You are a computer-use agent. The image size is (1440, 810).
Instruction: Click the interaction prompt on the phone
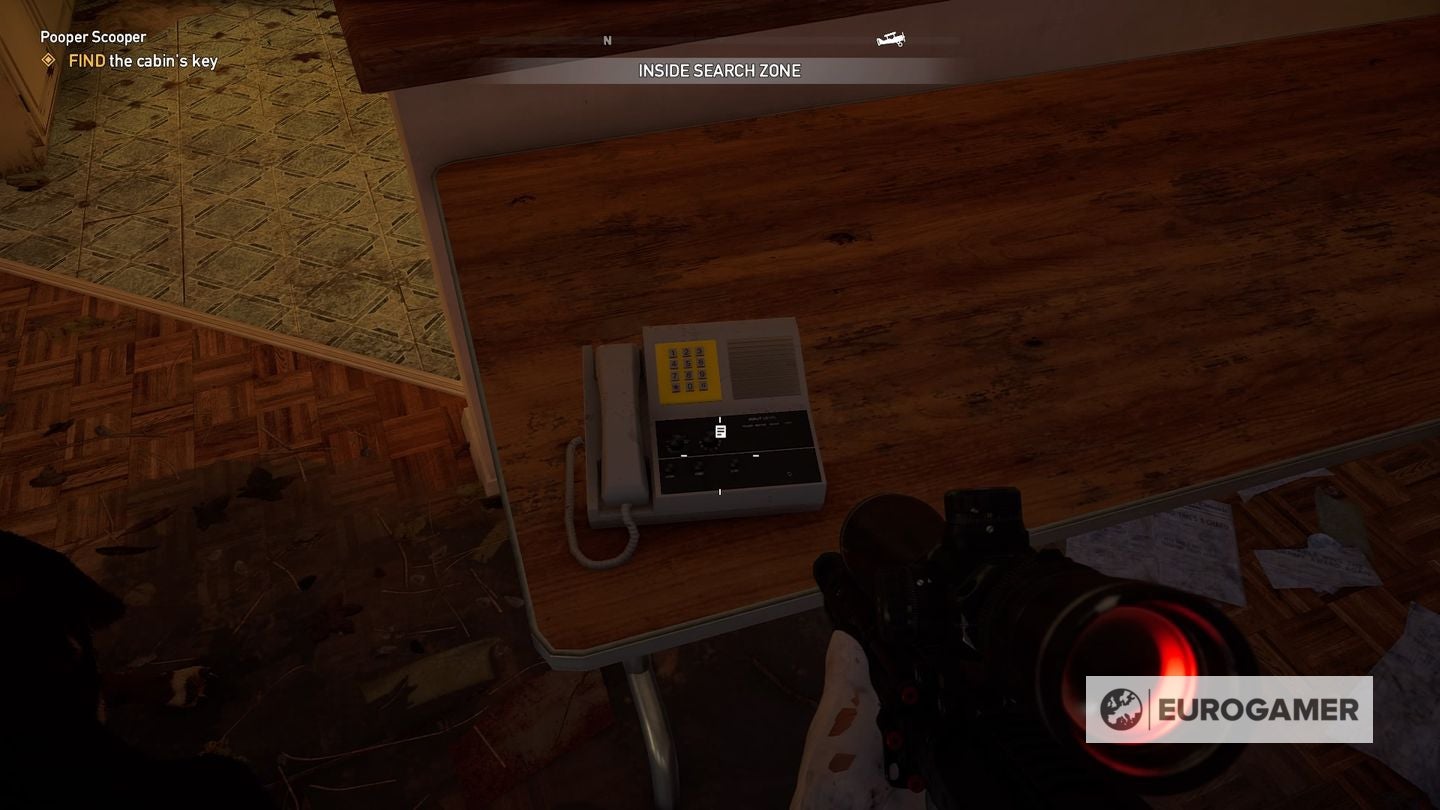[x=721, y=430]
